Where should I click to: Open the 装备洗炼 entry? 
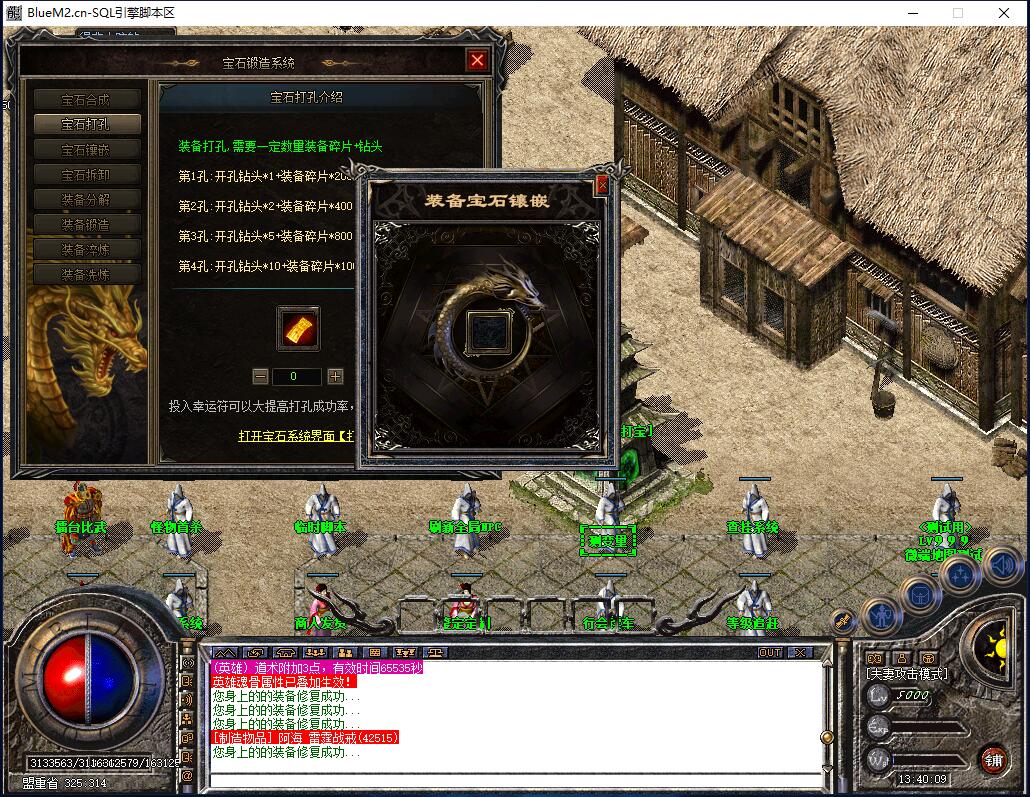tap(86, 274)
